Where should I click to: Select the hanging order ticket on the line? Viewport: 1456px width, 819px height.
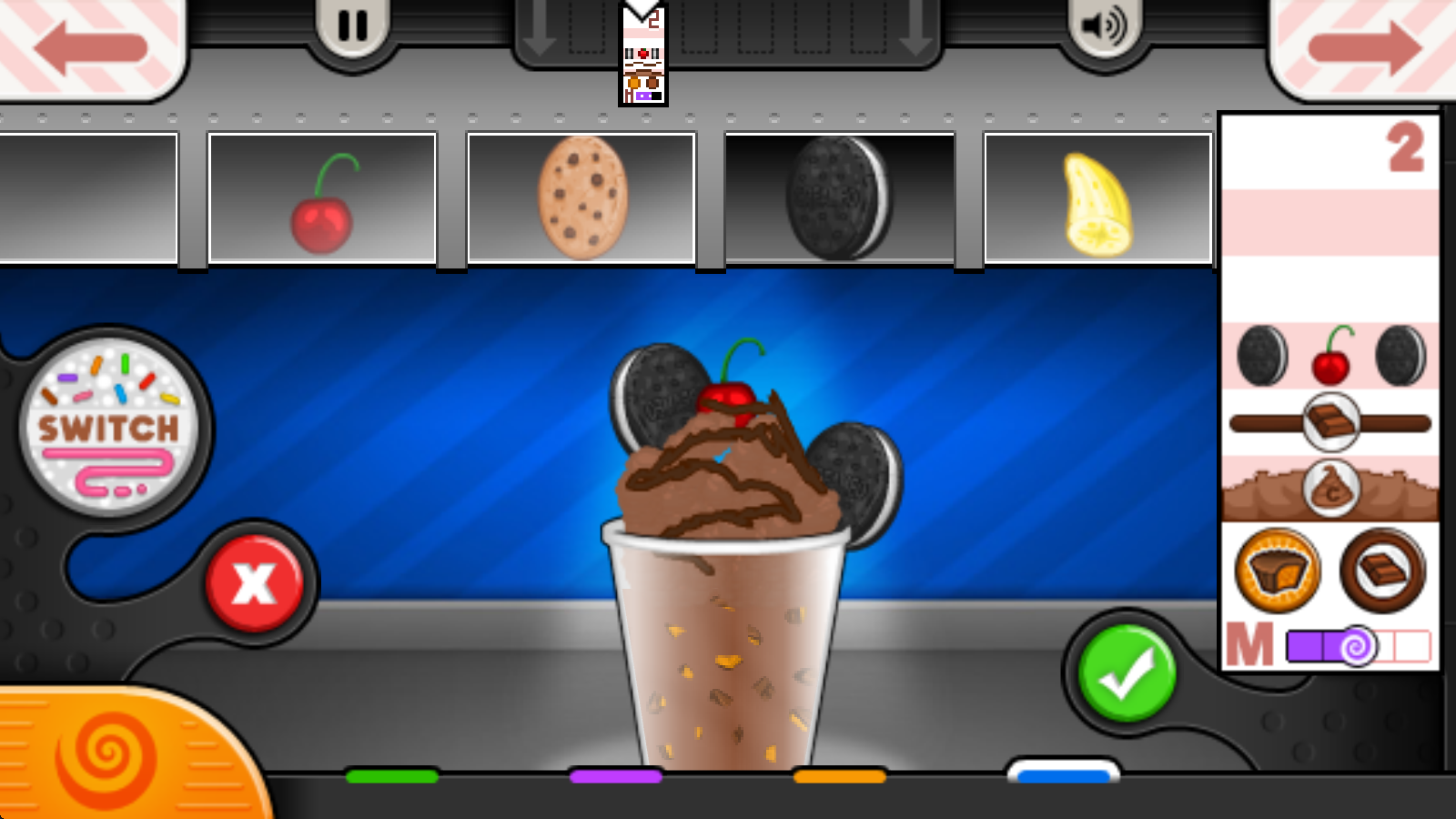pyautogui.click(x=643, y=56)
